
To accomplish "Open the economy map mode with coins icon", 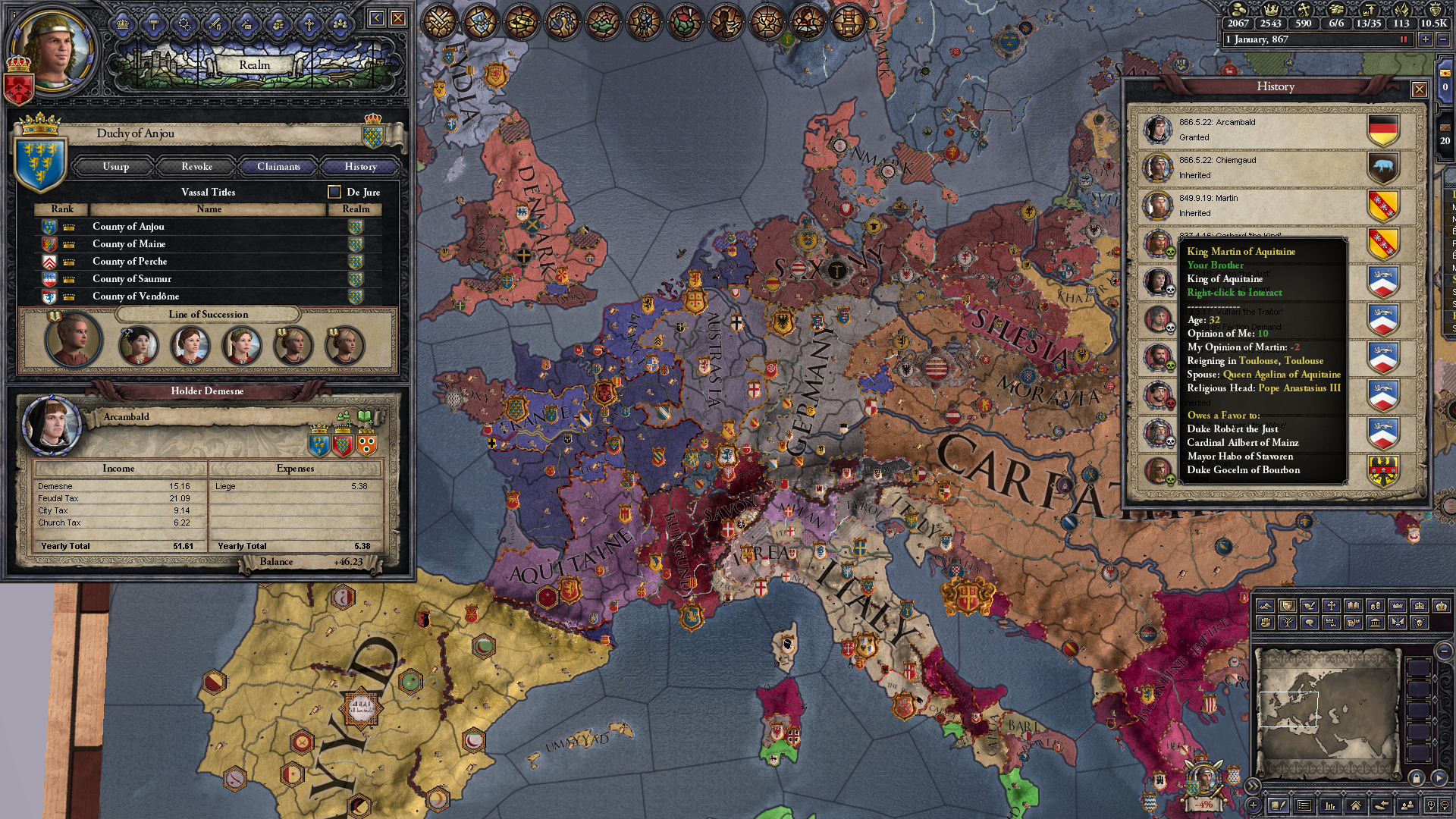I will click(1376, 606).
